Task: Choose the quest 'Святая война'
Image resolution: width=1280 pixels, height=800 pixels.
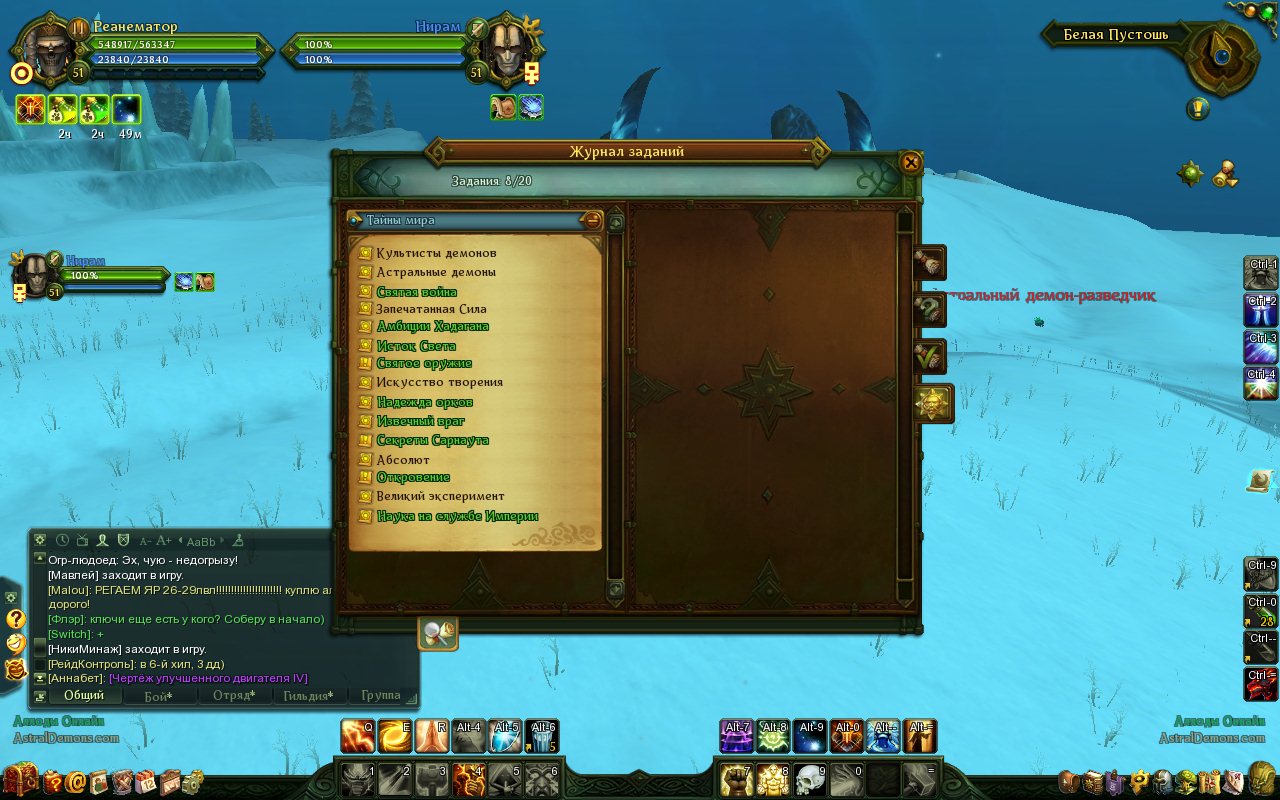Action: point(417,292)
